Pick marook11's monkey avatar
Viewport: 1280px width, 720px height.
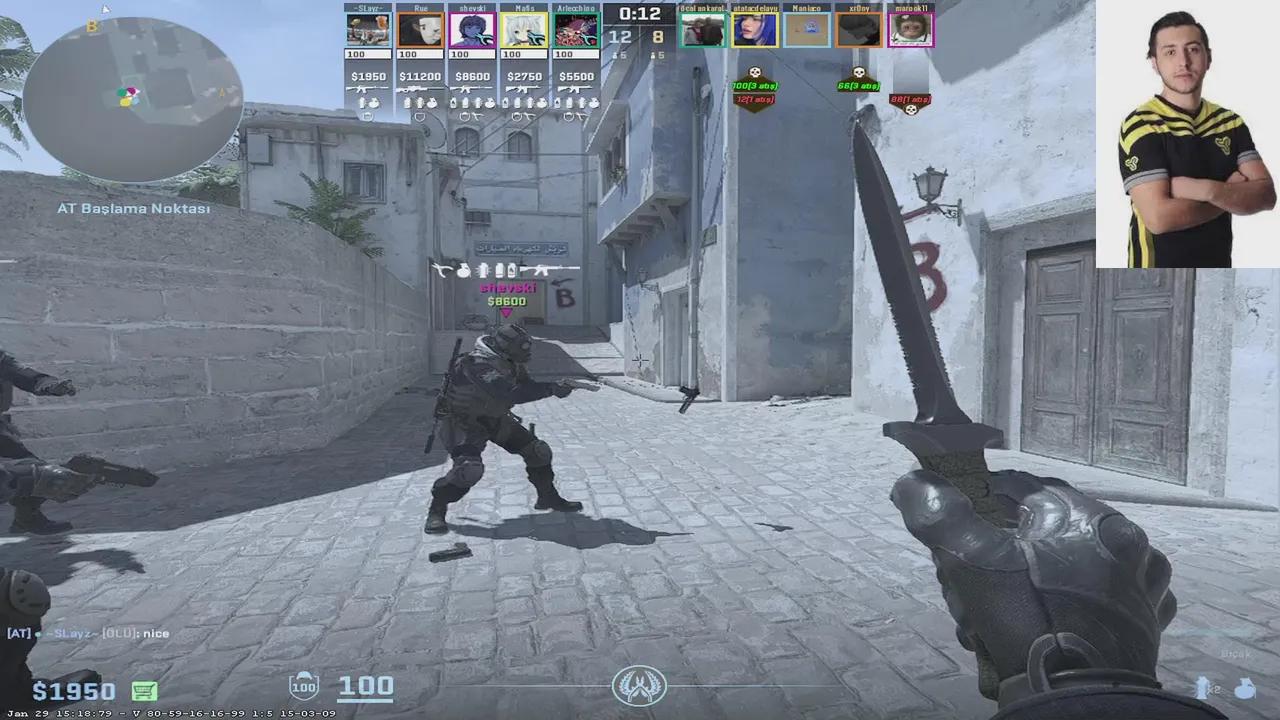tap(910, 30)
